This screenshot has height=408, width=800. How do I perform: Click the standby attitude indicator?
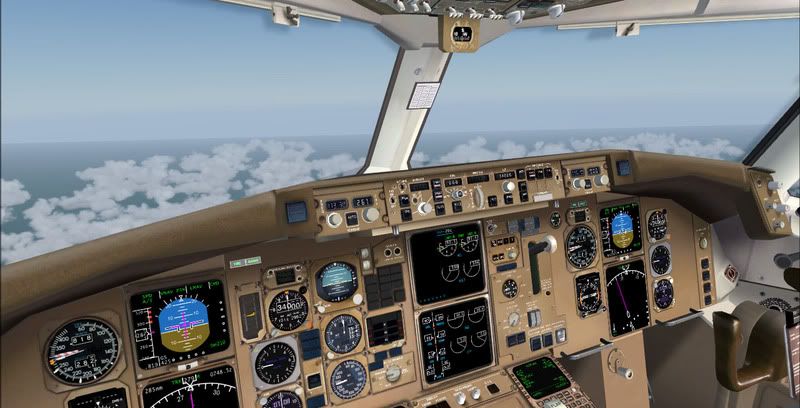pyautogui.click(x=336, y=281)
